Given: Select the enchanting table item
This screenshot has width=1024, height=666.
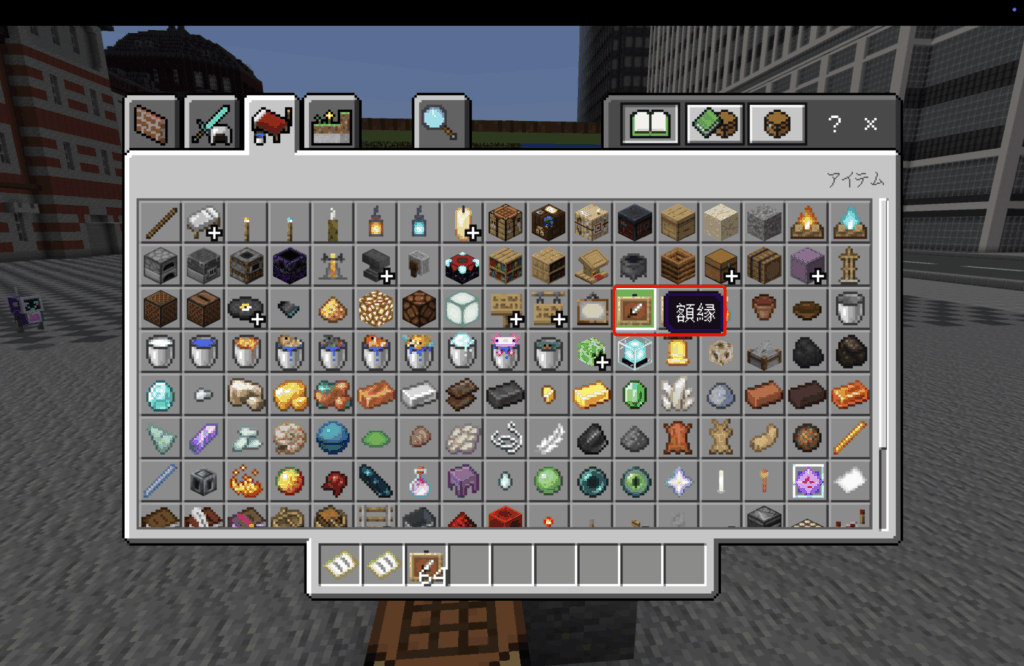Looking at the screenshot, I should tap(462, 265).
